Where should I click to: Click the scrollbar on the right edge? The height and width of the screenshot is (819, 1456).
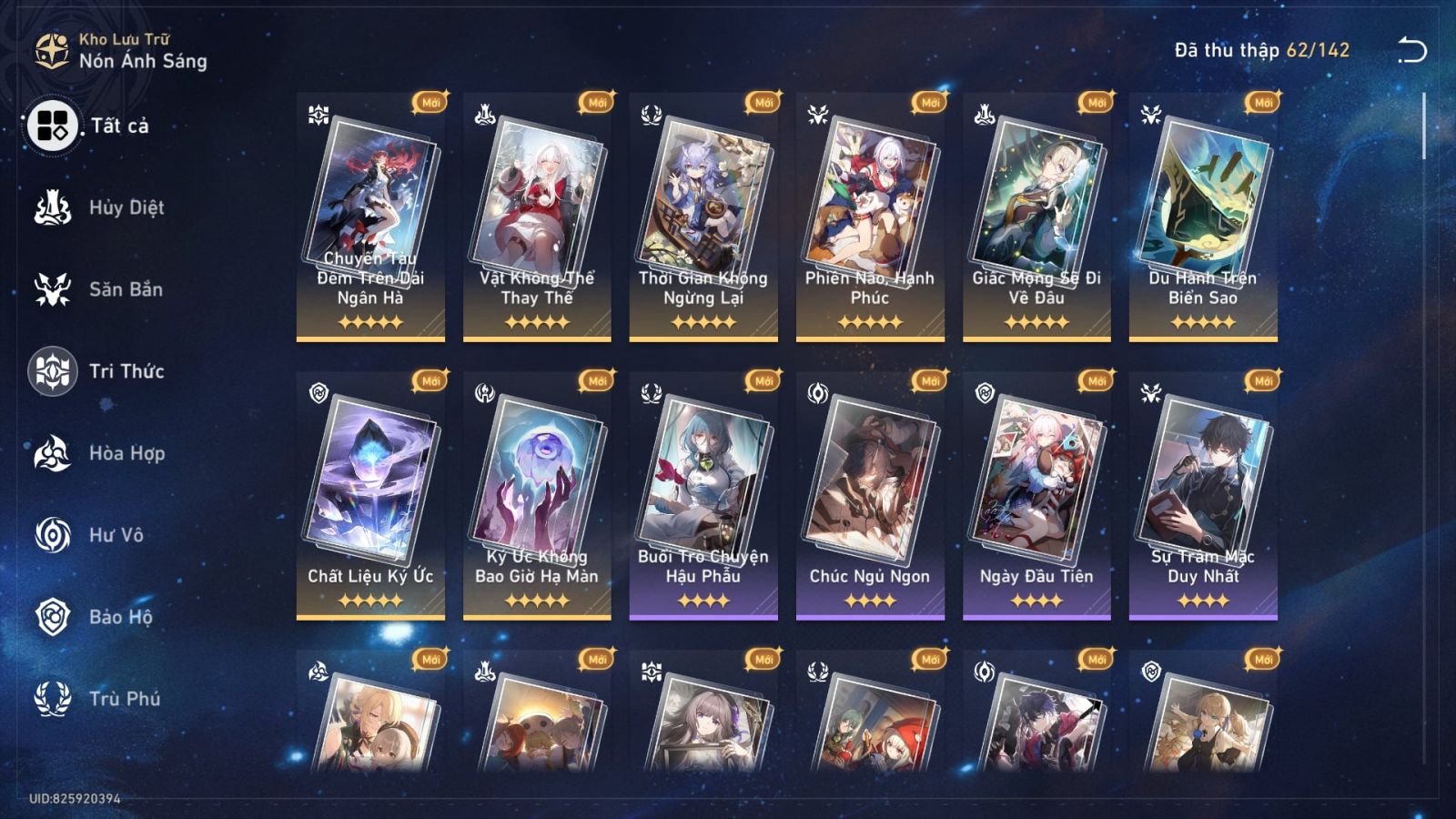[x=1424, y=127]
